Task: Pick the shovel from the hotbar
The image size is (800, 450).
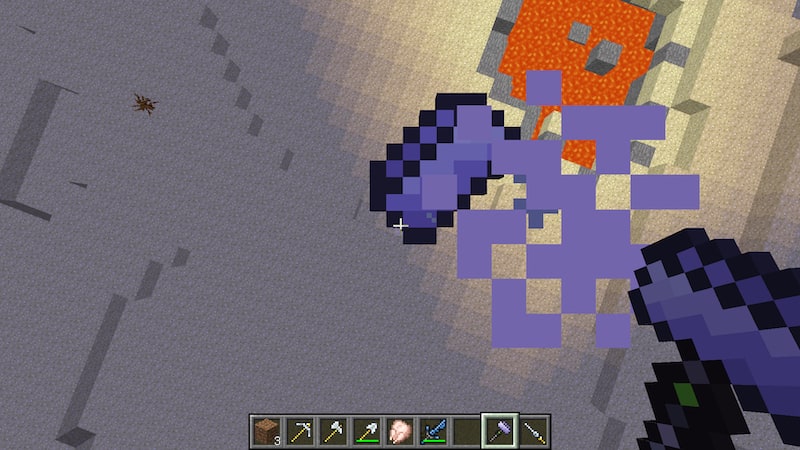Action: tap(366, 429)
